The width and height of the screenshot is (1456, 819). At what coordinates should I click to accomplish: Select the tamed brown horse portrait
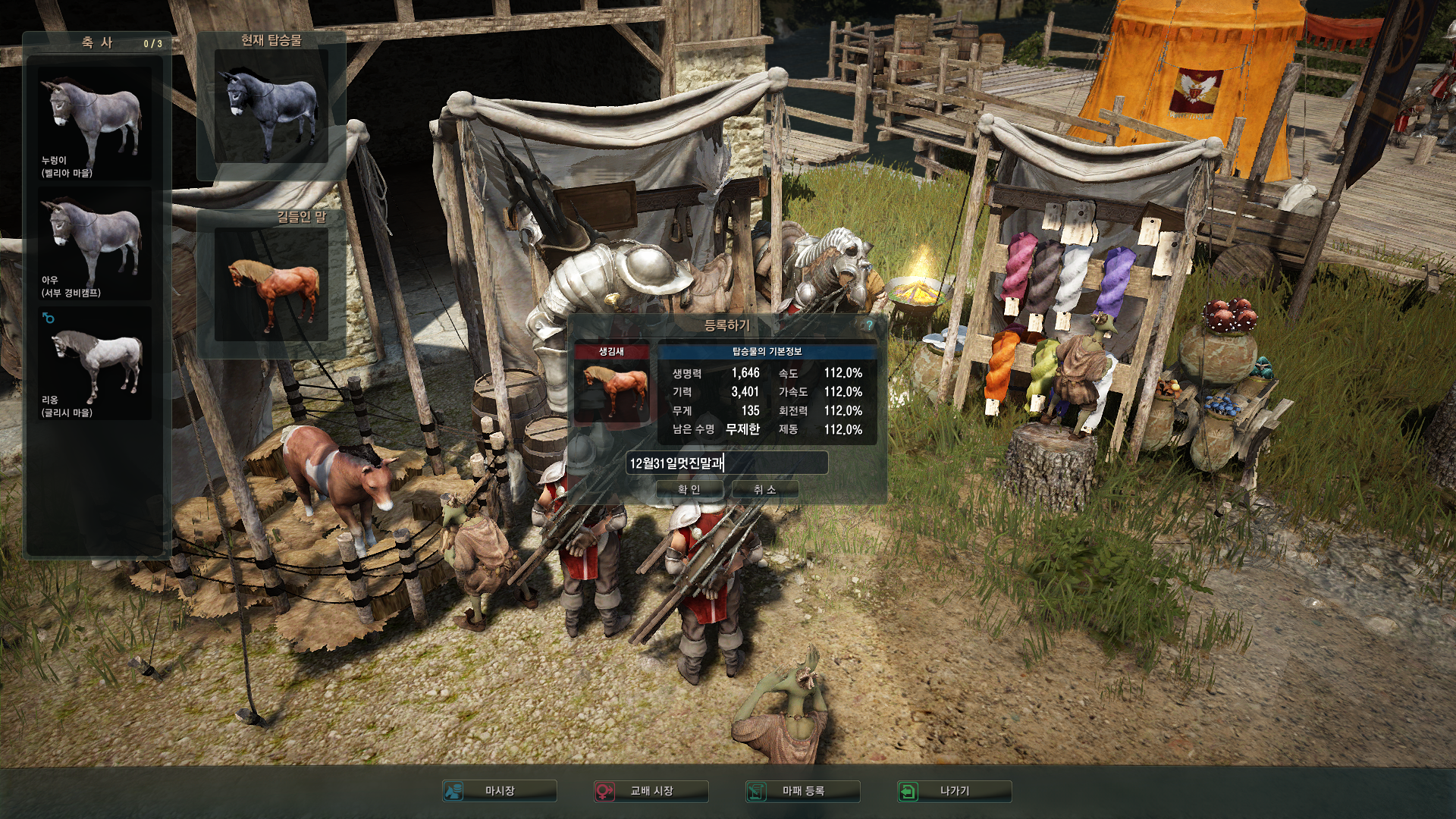pyautogui.click(x=271, y=284)
